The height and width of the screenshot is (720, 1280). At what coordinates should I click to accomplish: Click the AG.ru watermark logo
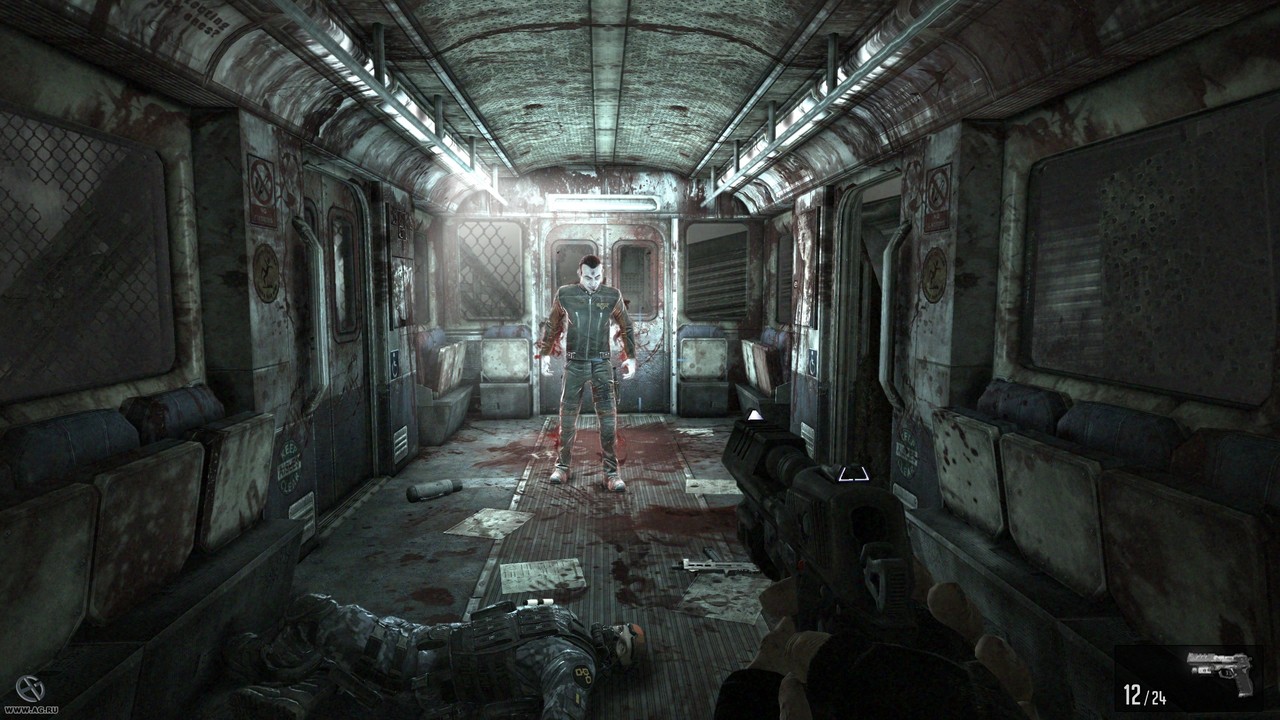point(30,688)
